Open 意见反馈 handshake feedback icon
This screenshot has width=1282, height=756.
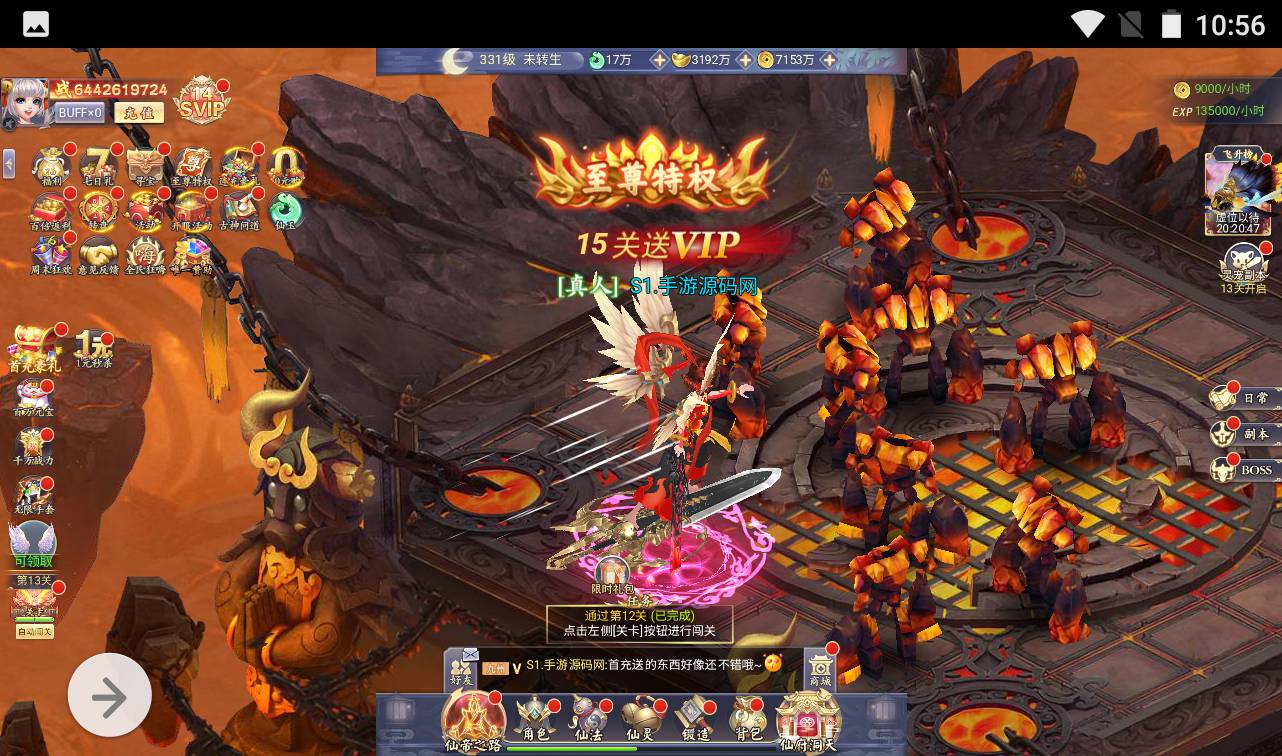[x=99, y=255]
